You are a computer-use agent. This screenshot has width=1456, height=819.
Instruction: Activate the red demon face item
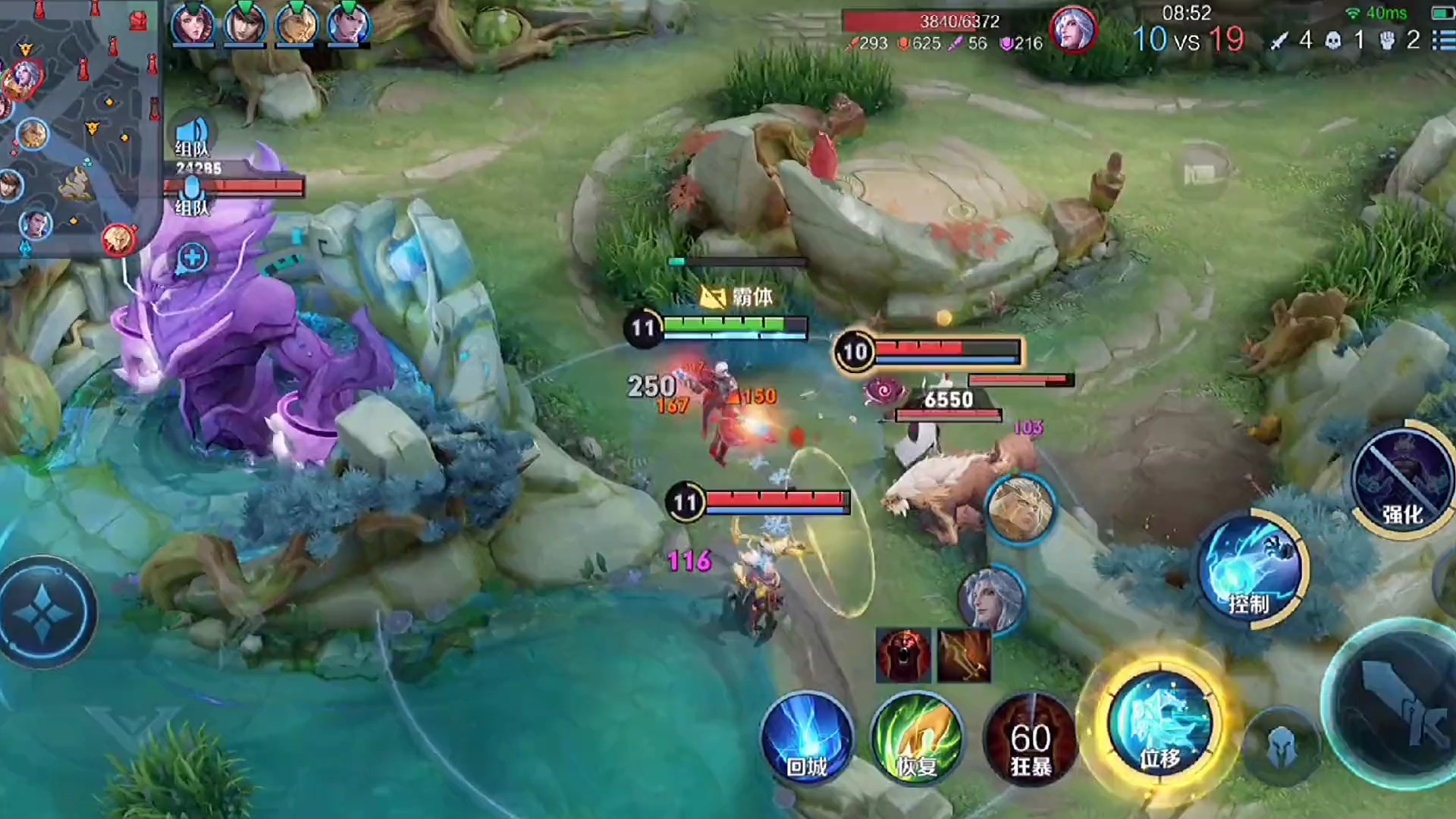[x=903, y=655]
